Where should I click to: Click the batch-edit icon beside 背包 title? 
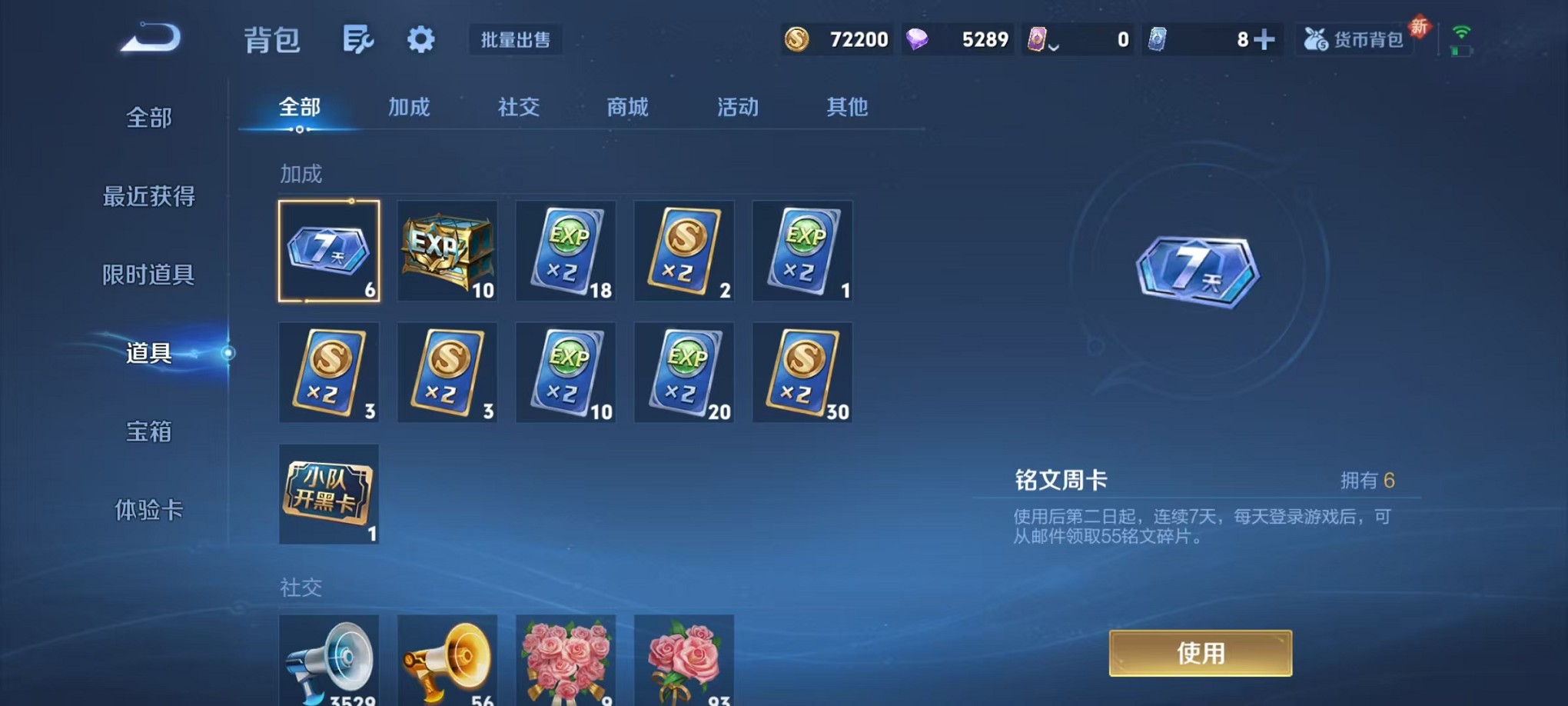pyautogui.click(x=358, y=40)
